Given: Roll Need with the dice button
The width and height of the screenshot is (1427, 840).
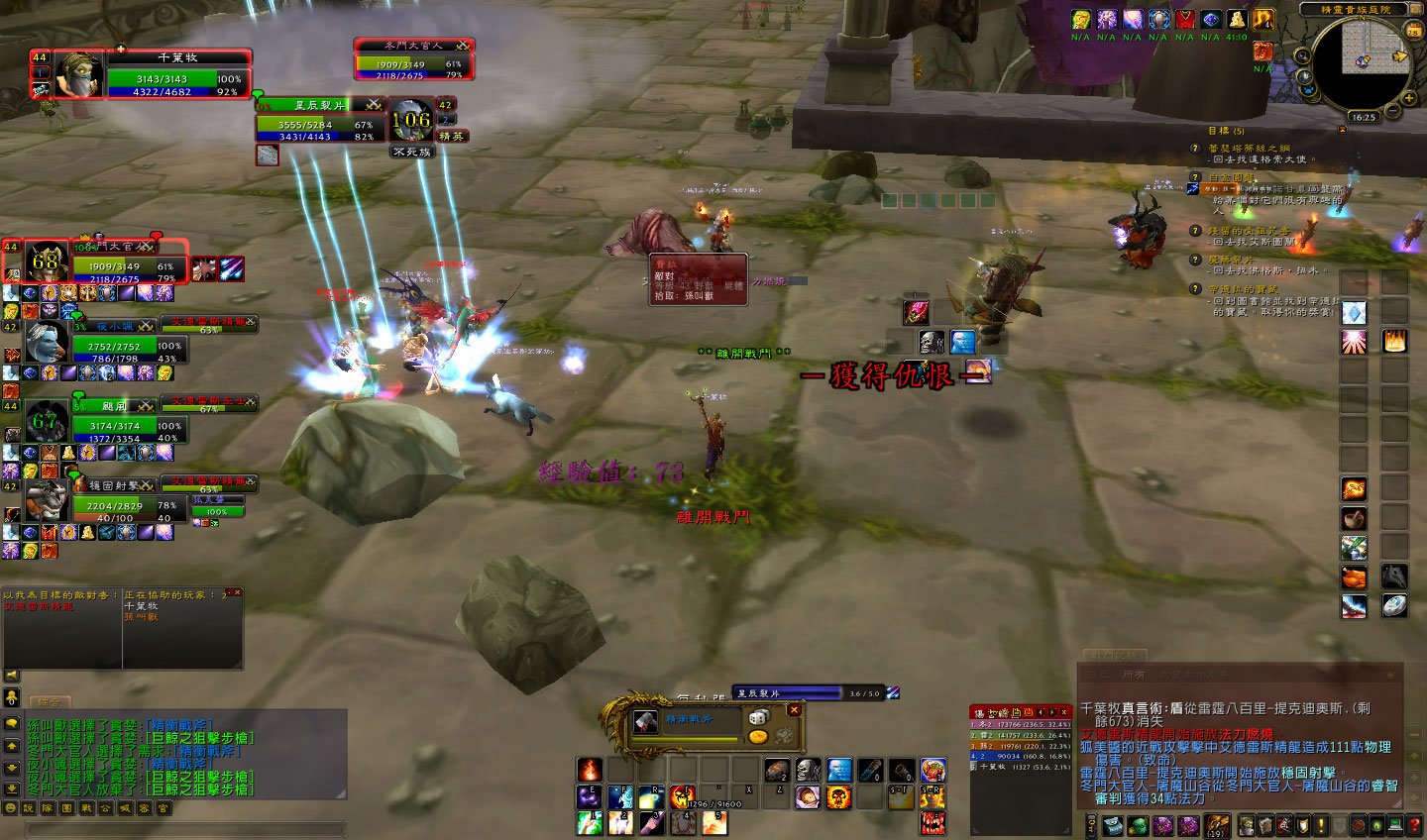Looking at the screenshot, I should (758, 717).
